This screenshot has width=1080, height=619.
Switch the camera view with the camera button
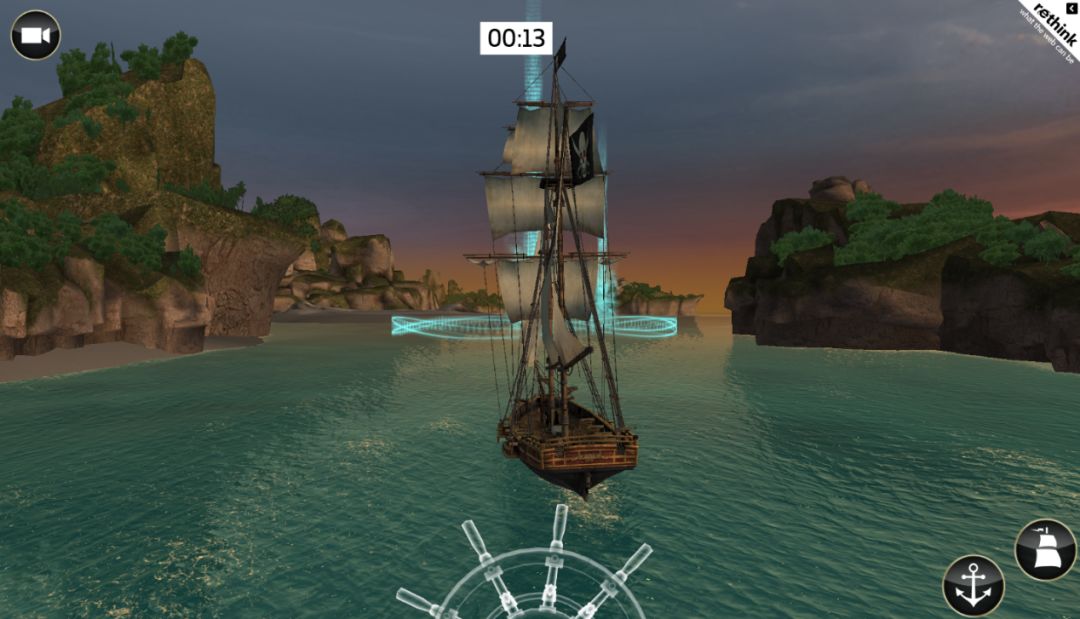(36, 35)
